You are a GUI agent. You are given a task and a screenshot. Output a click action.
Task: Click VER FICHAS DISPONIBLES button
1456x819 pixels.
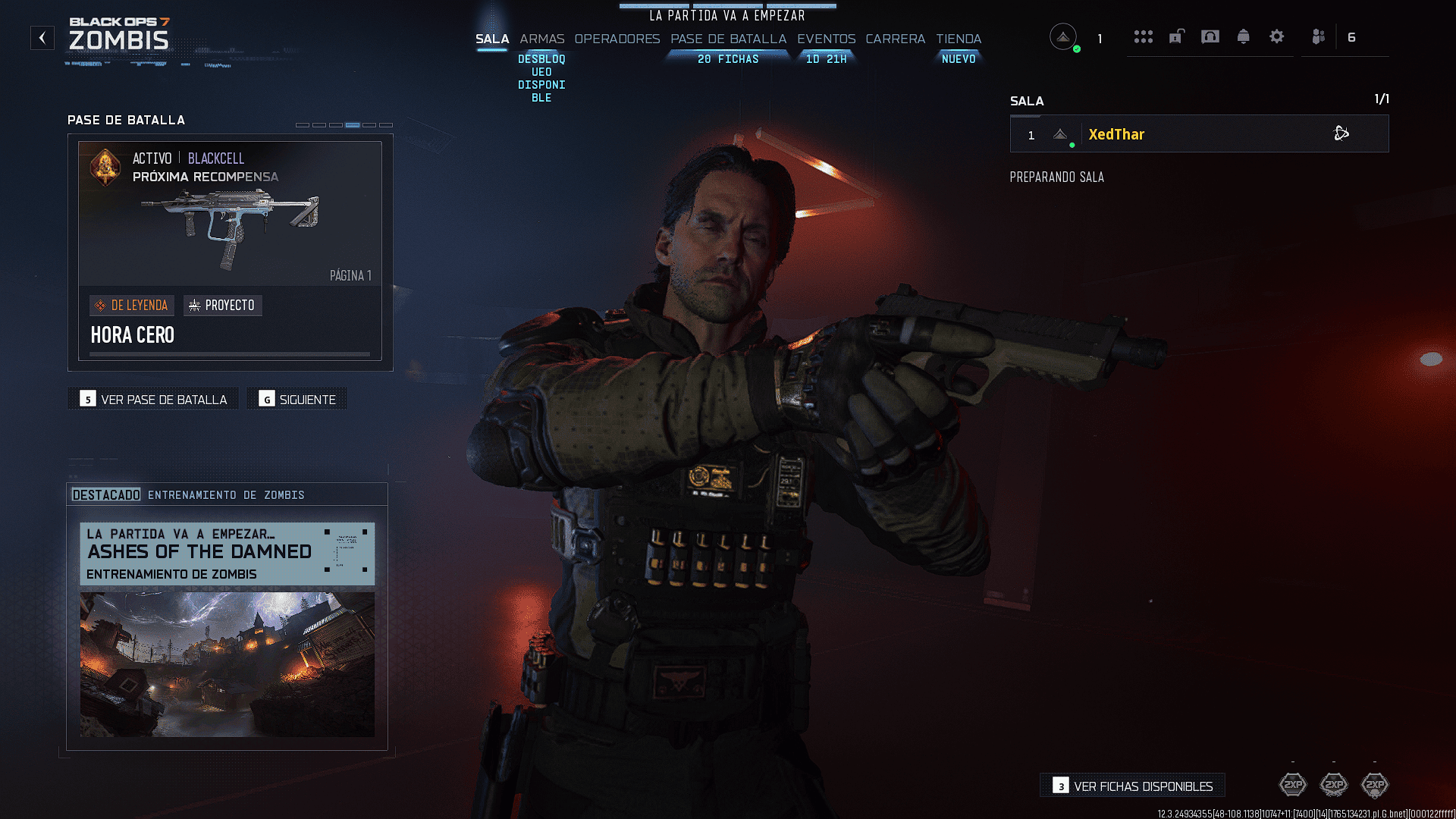[x=1132, y=786]
